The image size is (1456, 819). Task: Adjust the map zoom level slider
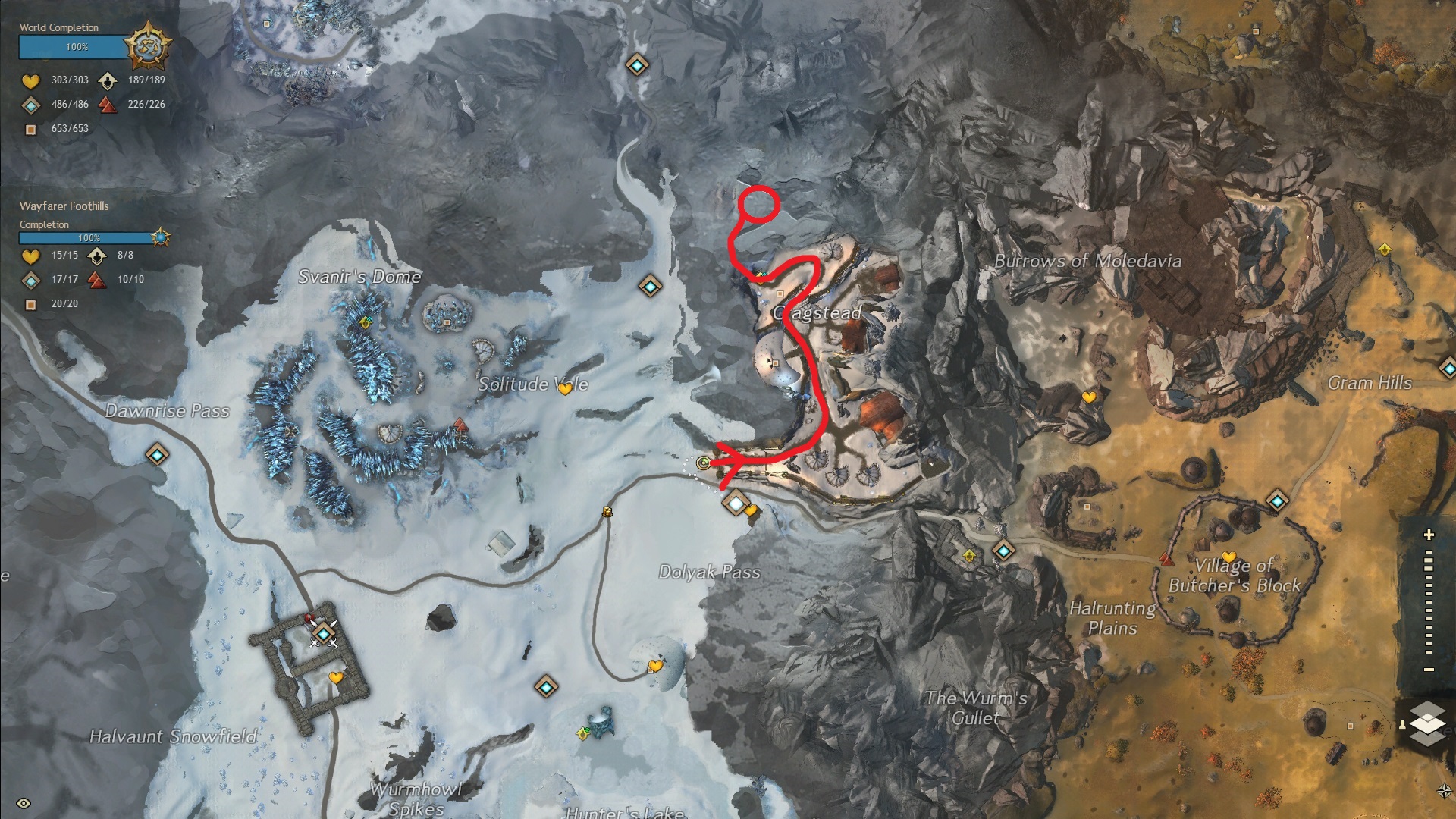1429,603
